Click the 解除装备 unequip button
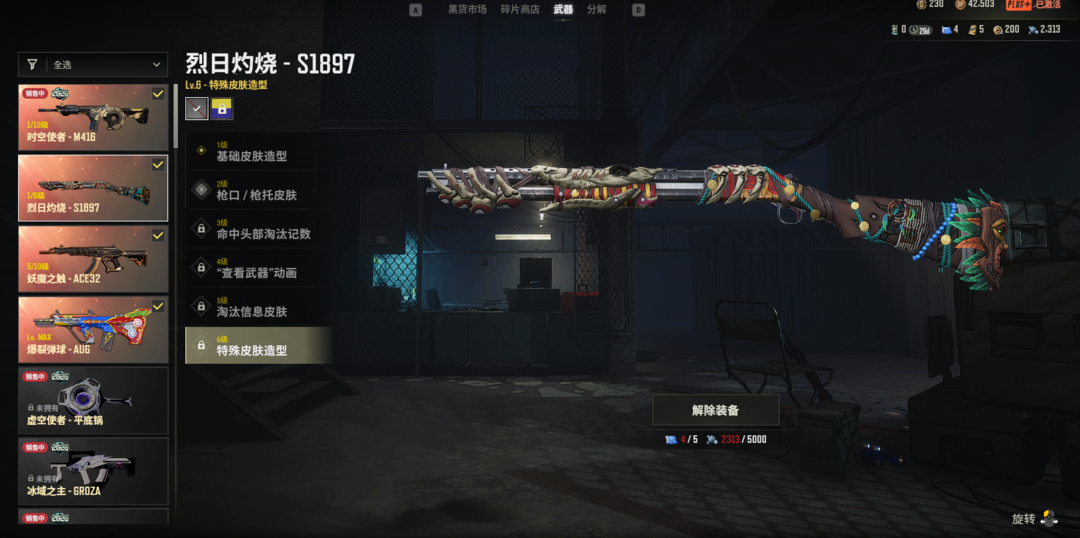This screenshot has height=538, width=1080. pos(715,410)
